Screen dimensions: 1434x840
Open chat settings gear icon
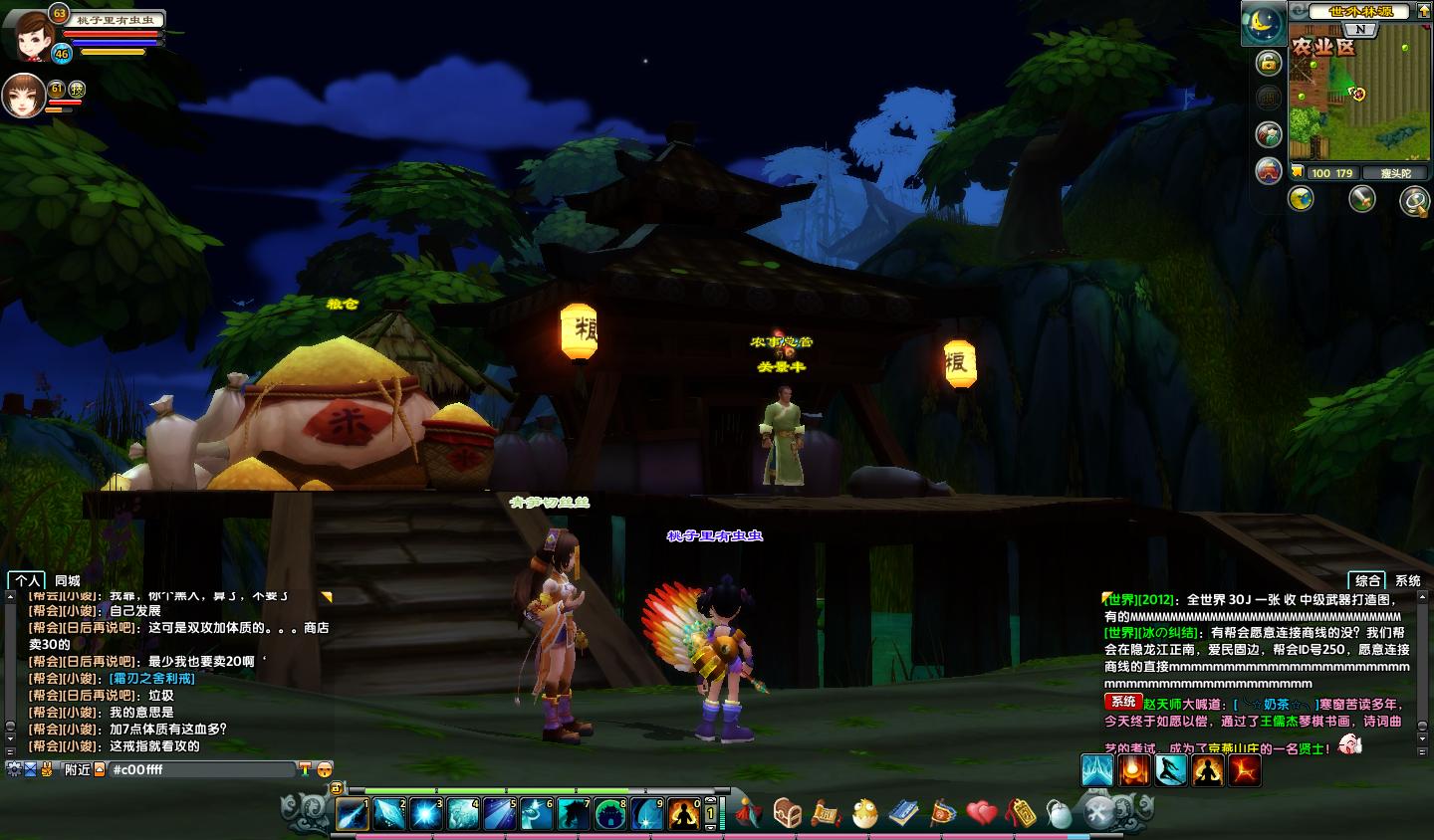coord(14,768)
